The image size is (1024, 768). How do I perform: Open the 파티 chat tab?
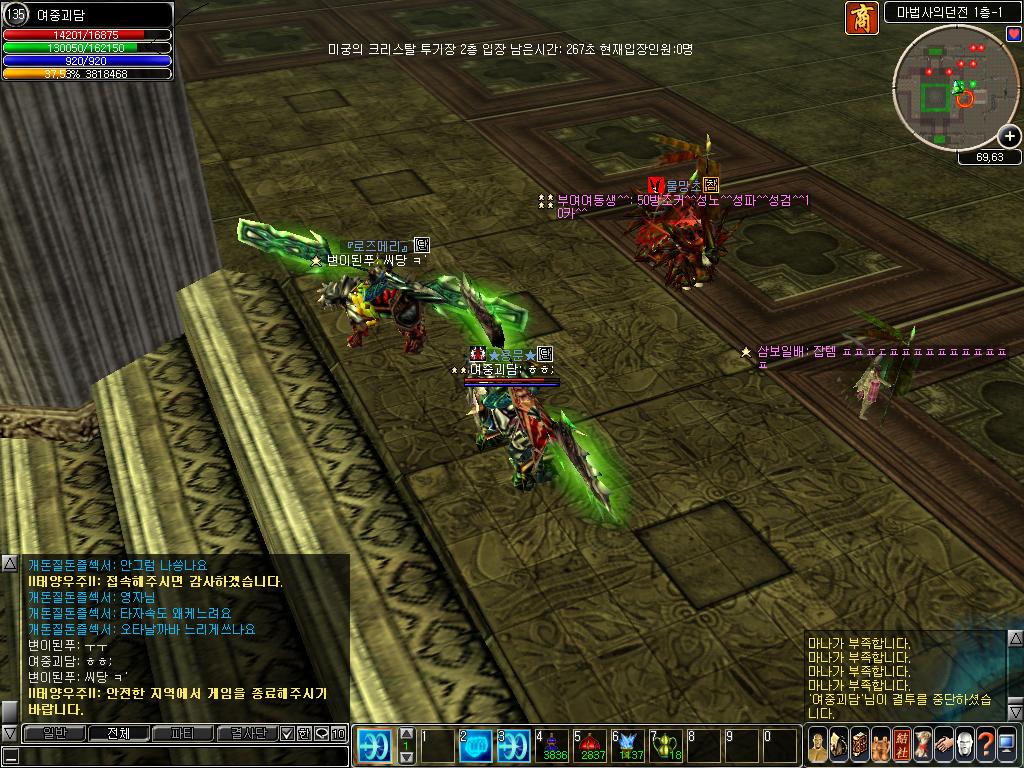point(183,733)
